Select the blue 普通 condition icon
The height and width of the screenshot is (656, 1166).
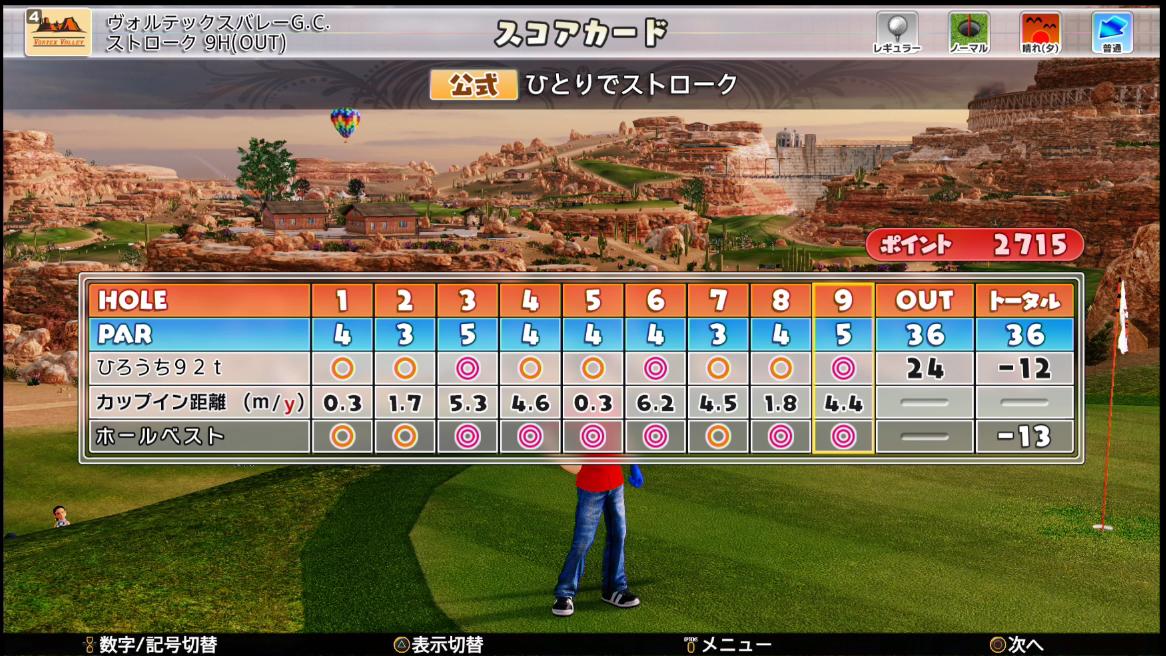pos(1111,29)
